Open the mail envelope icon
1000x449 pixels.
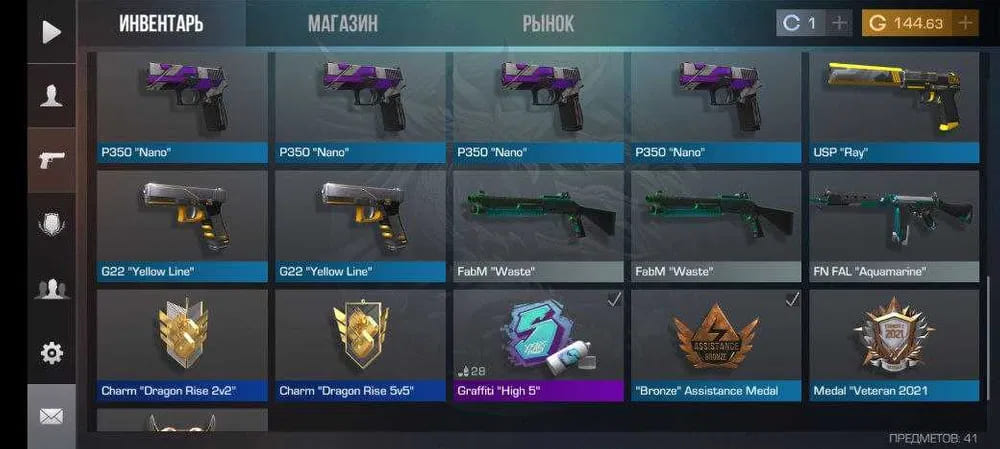[51, 416]
